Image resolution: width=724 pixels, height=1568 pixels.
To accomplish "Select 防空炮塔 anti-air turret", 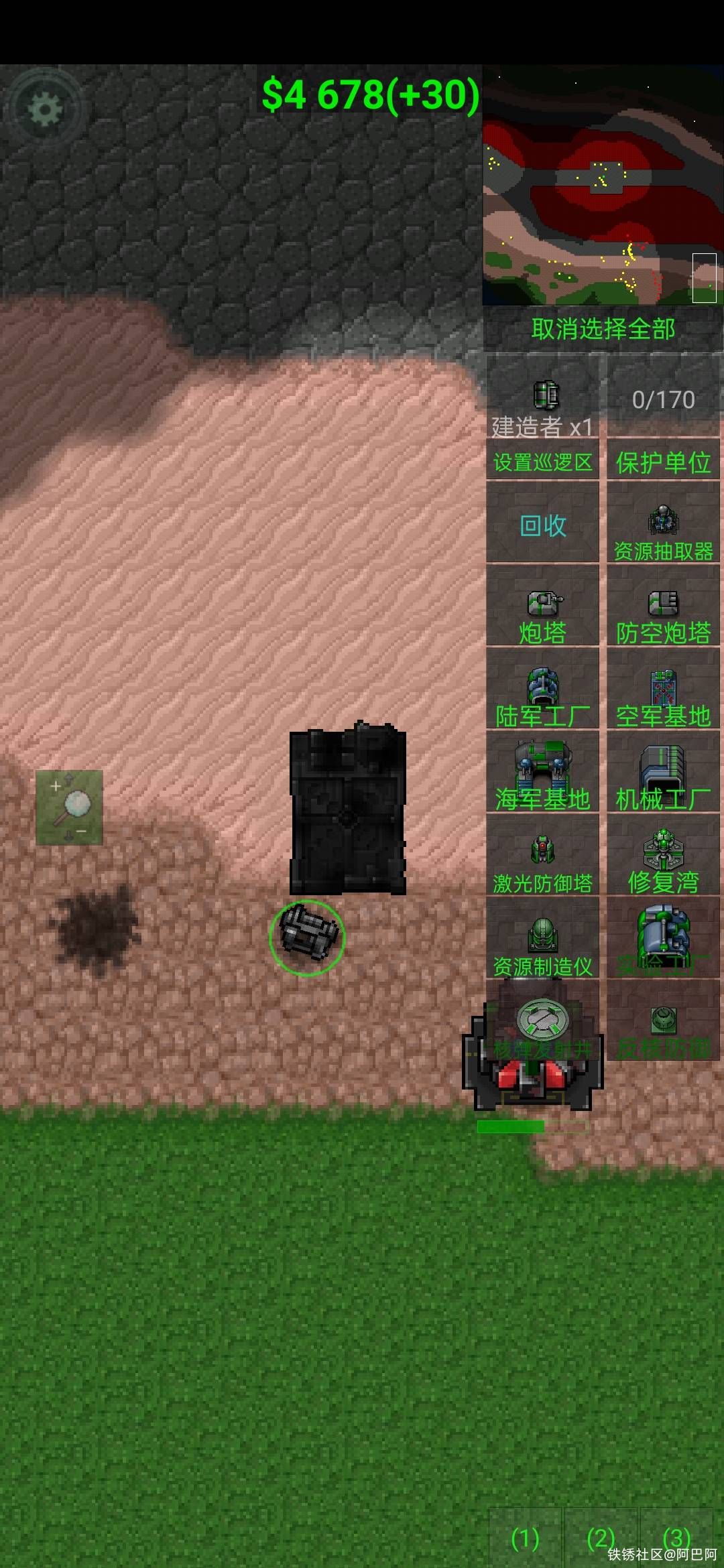I will (663, 614).
